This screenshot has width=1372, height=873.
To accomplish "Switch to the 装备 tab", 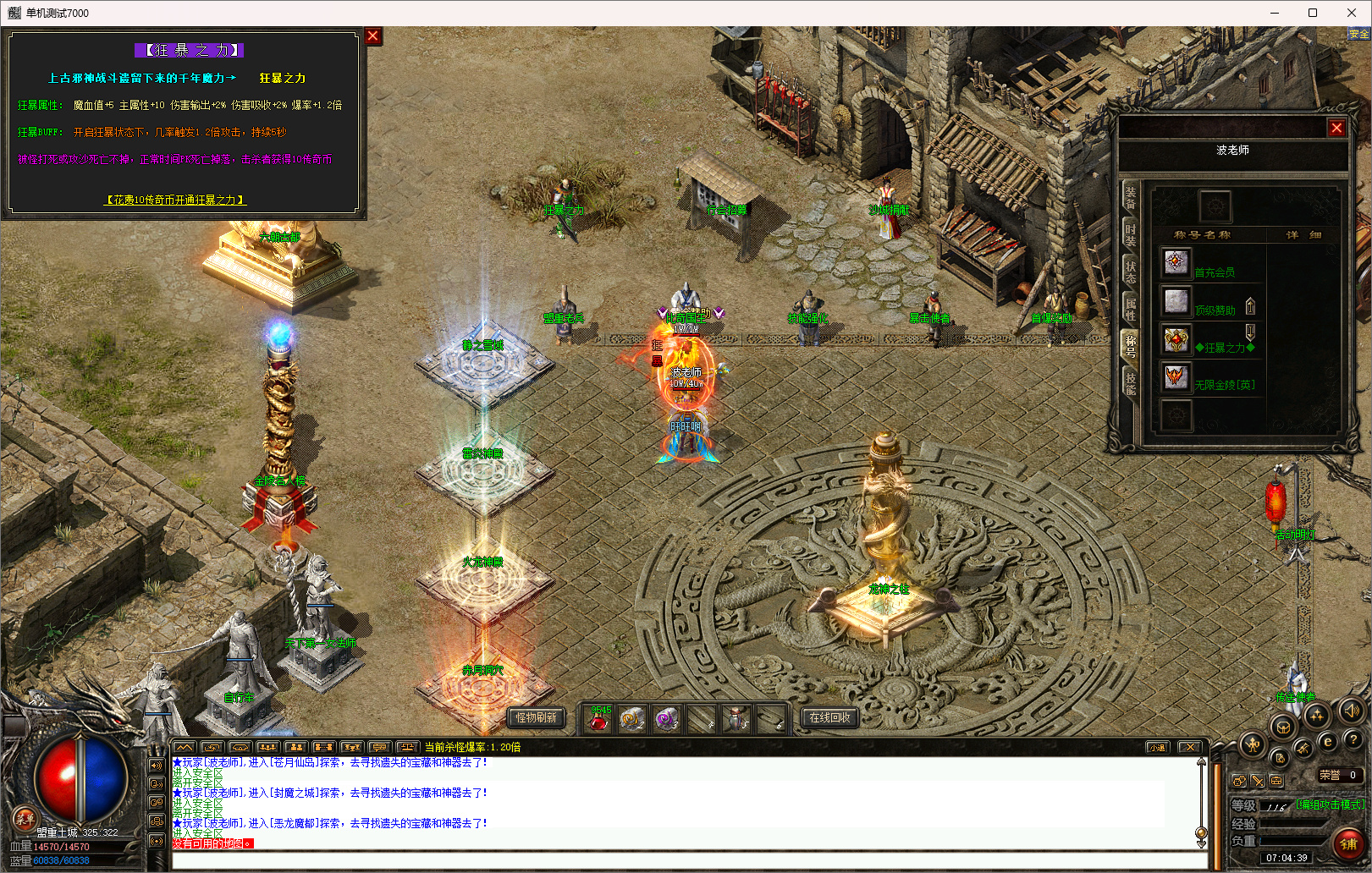I will click(1130, 197).
